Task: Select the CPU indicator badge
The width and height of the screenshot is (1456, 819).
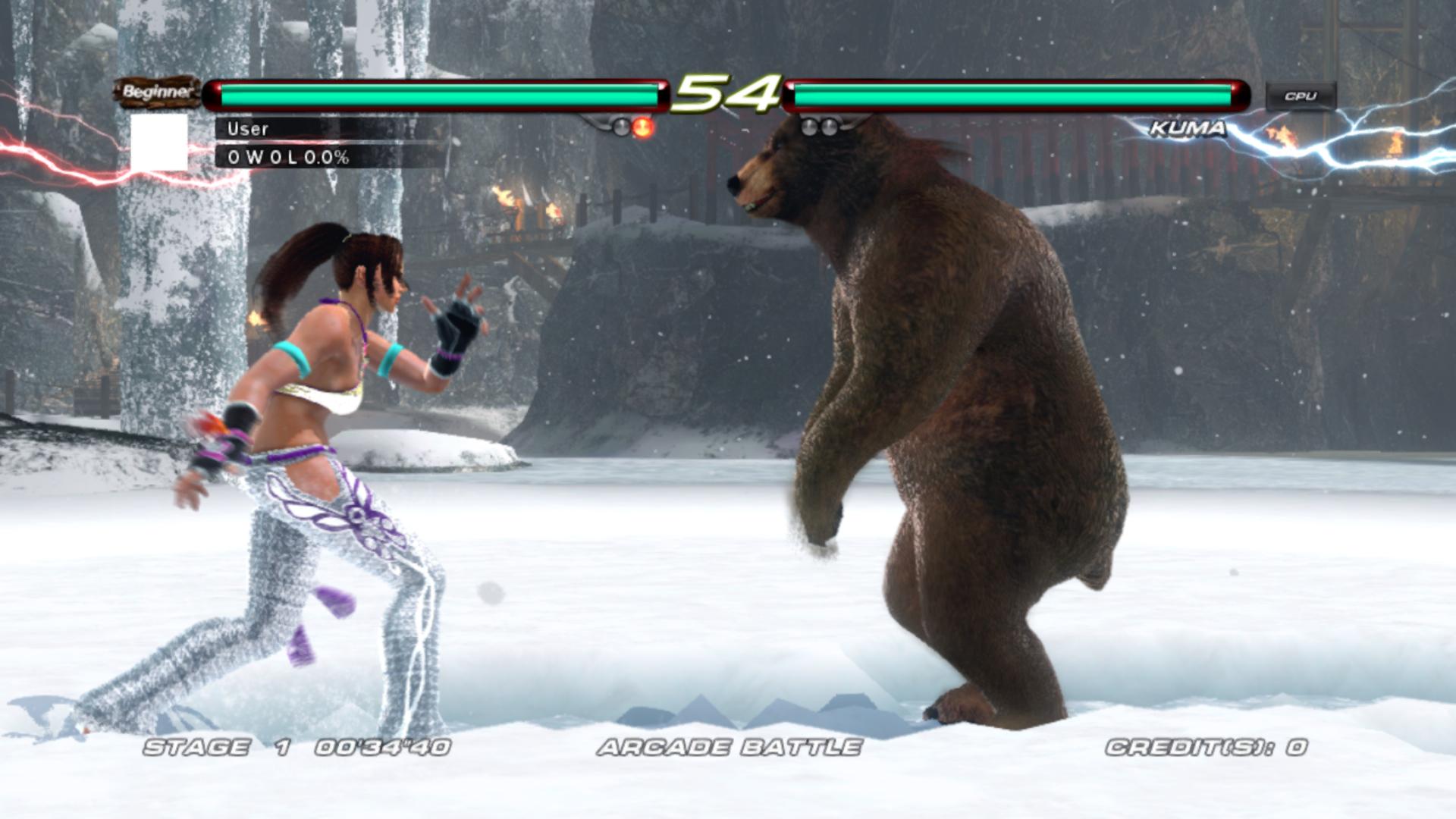Action: [x=1300, y=95]
